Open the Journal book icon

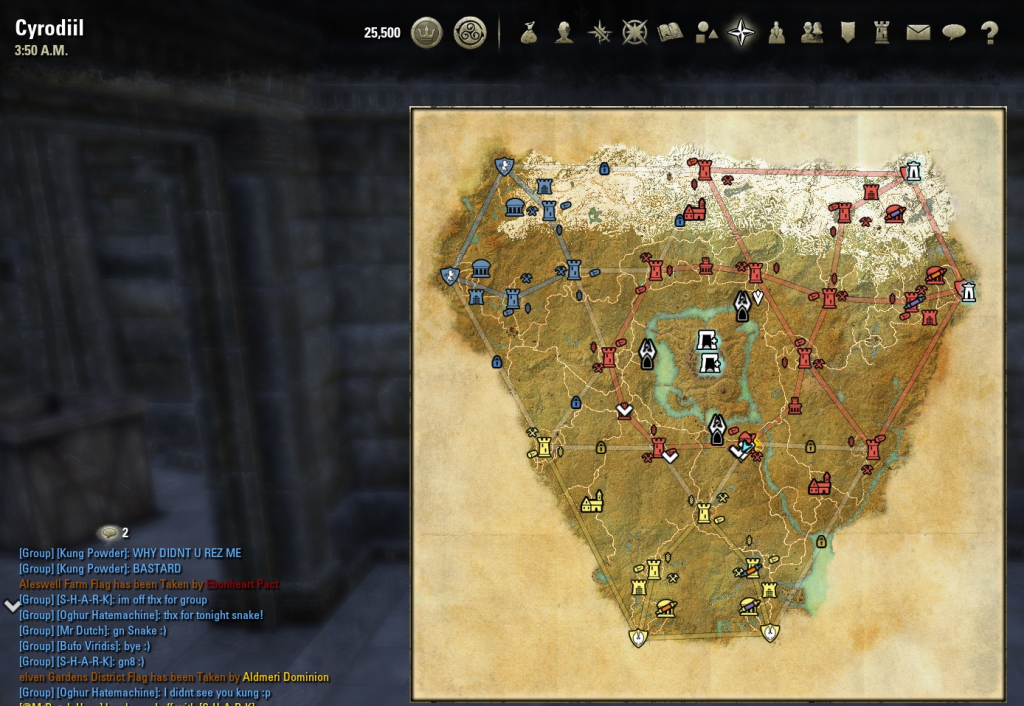(670, 33)
